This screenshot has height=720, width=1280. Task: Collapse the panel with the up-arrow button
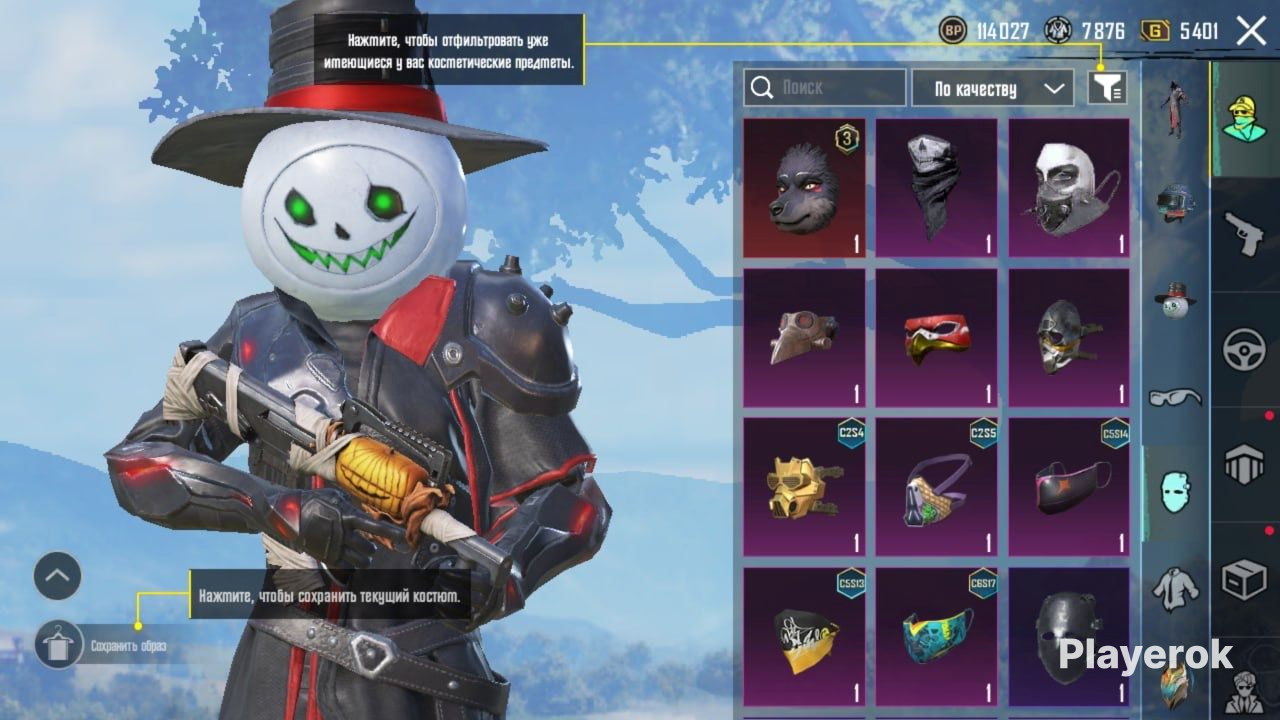point(57,576)
